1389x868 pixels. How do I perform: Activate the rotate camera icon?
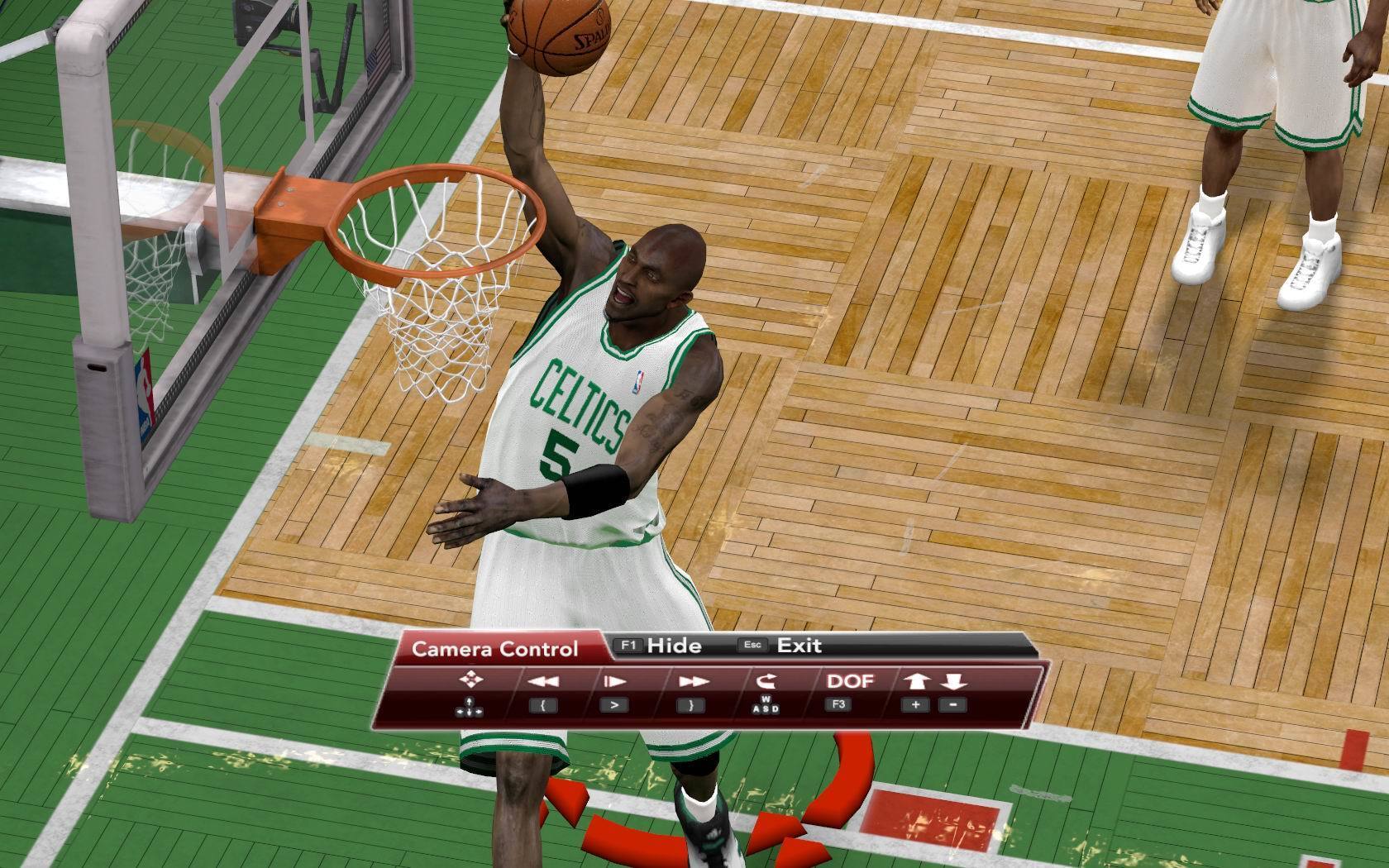[766, 681]
